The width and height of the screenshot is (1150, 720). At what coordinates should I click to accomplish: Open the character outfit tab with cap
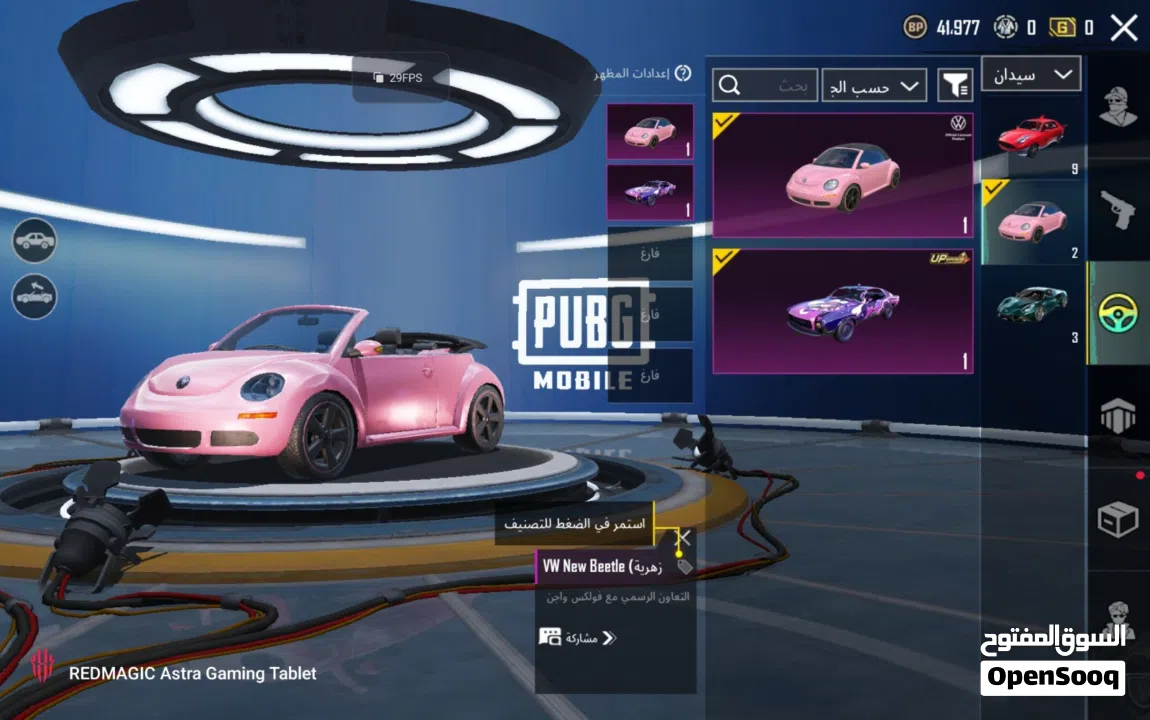[x=1118, y=105]
